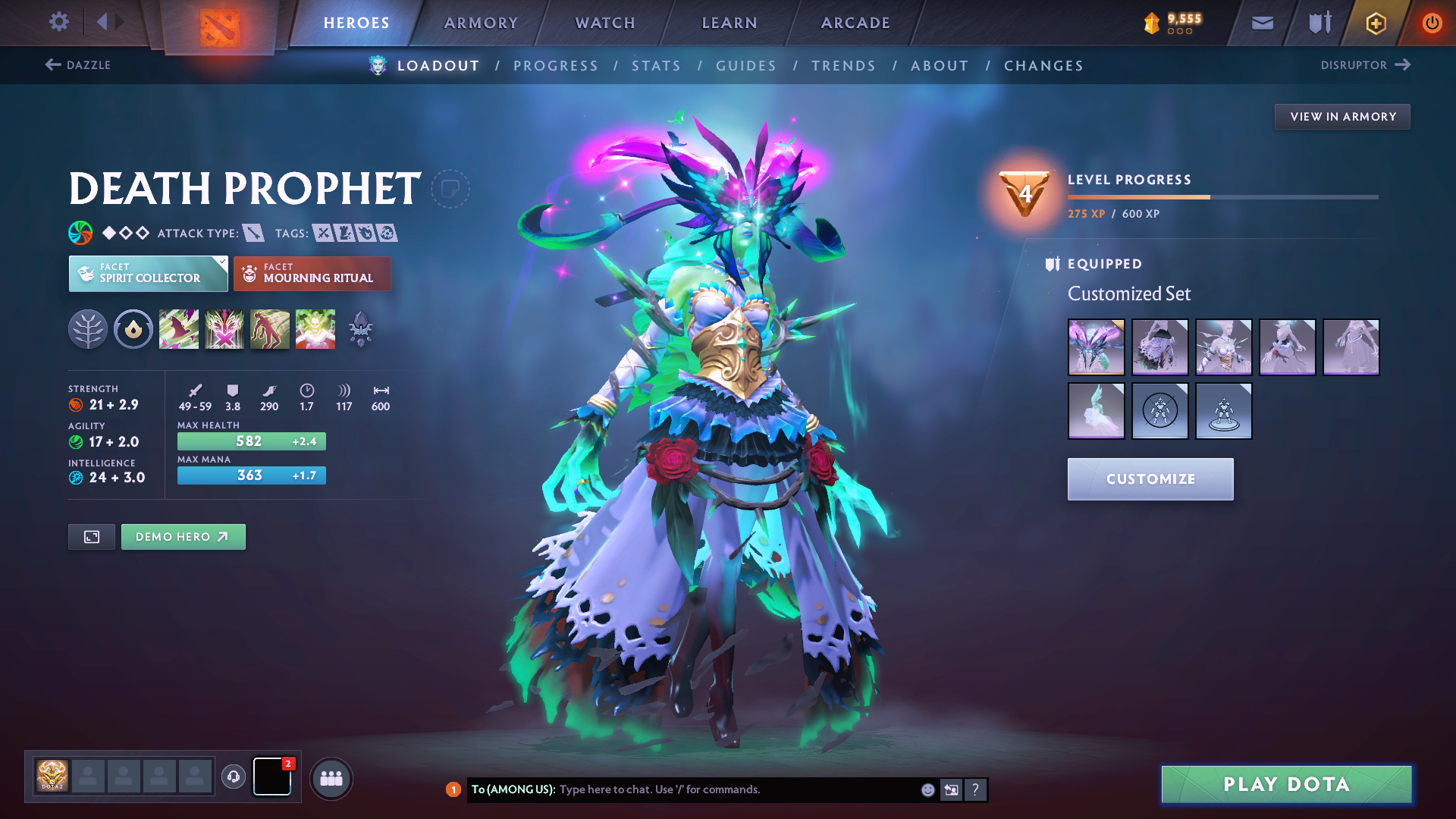Open the Dota Plus hexagon icon

1375,22
